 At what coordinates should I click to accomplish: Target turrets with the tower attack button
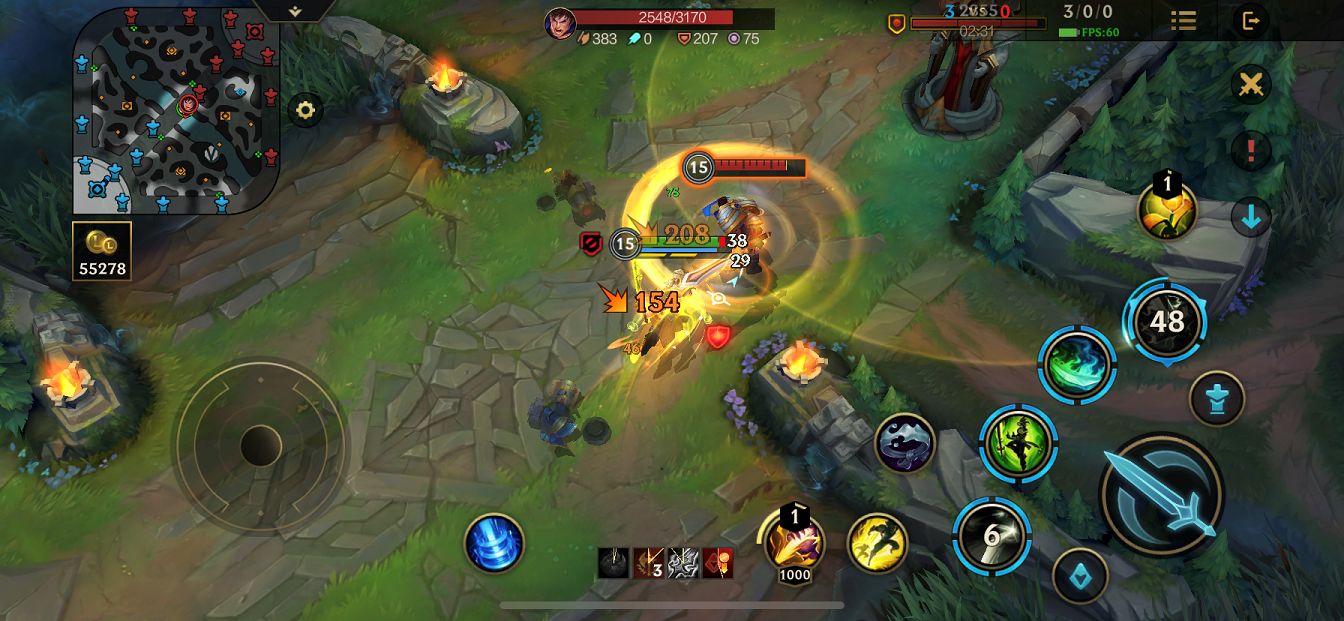(x=1217, y=398)
